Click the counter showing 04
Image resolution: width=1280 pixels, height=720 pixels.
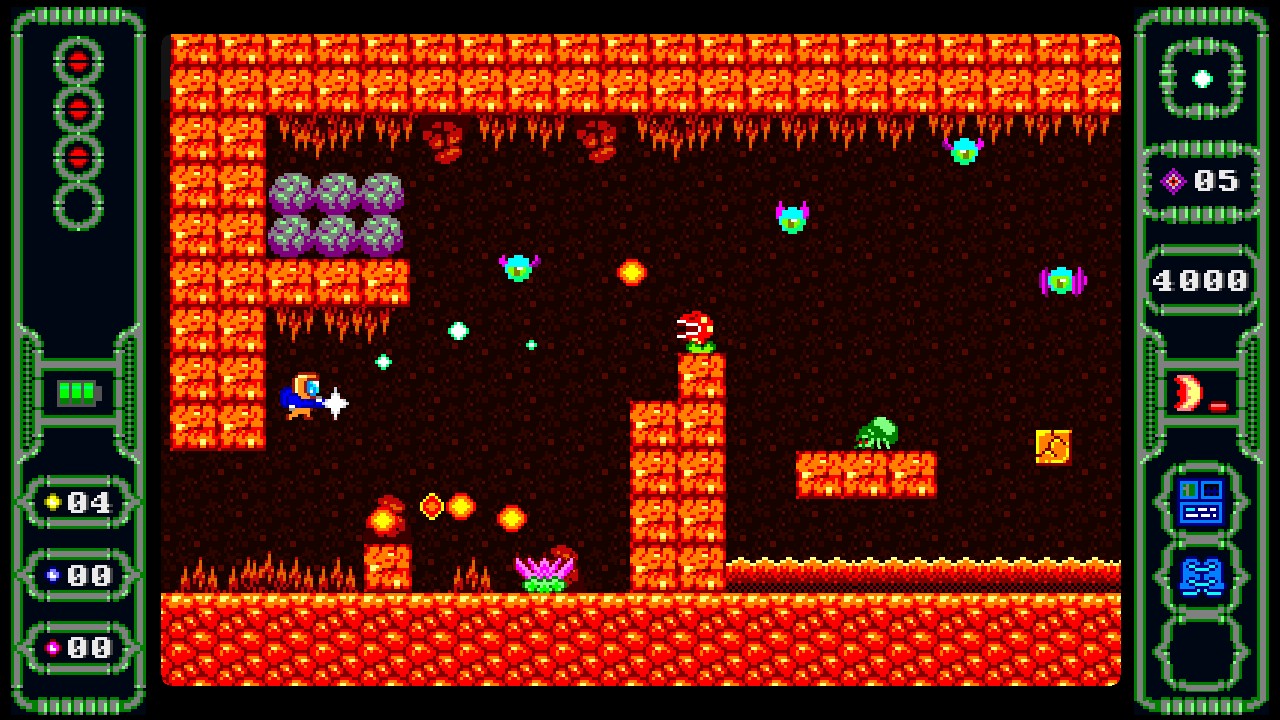pyautogui.click(x=90, y=503)
